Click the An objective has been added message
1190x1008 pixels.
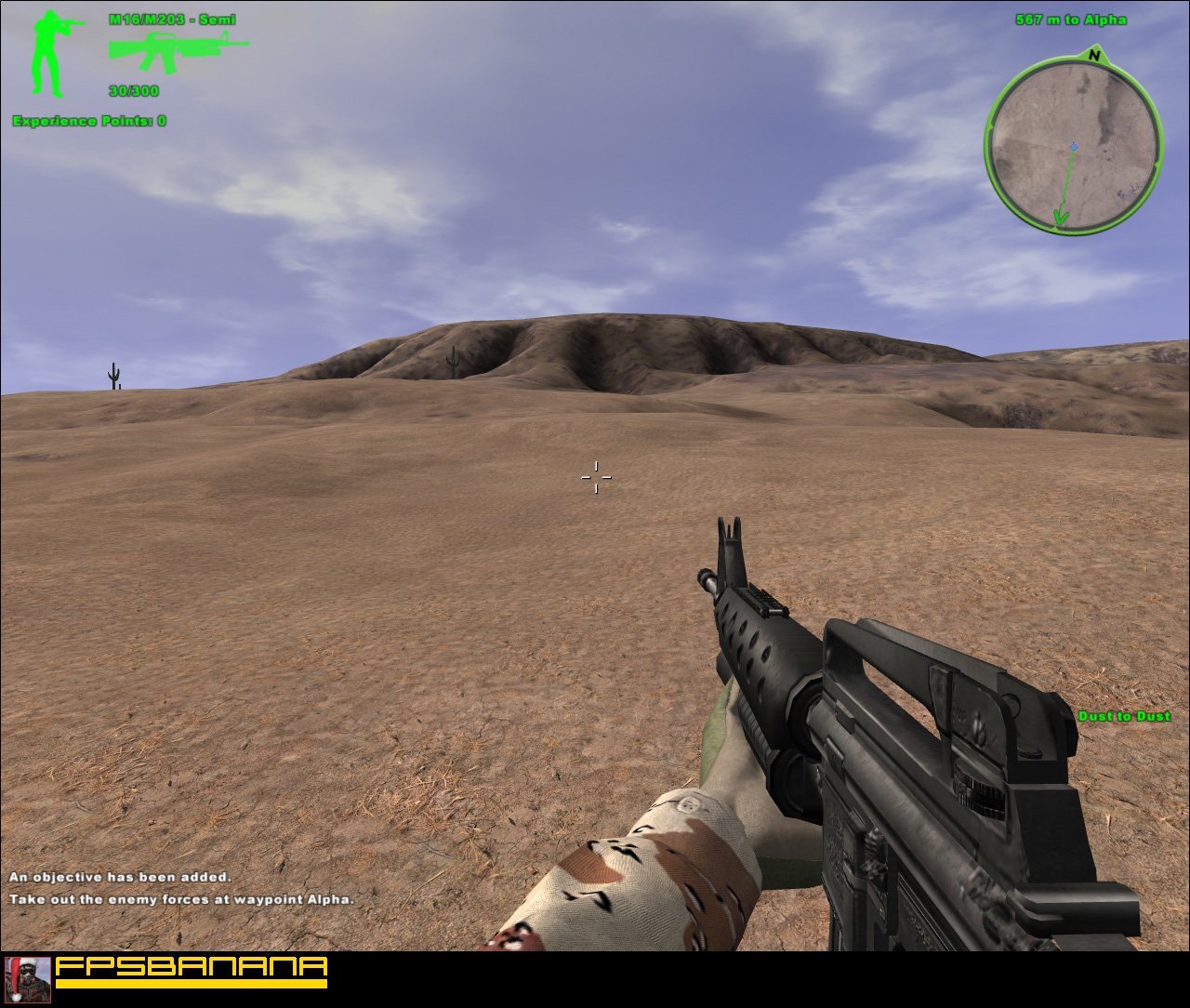(119, 876)
